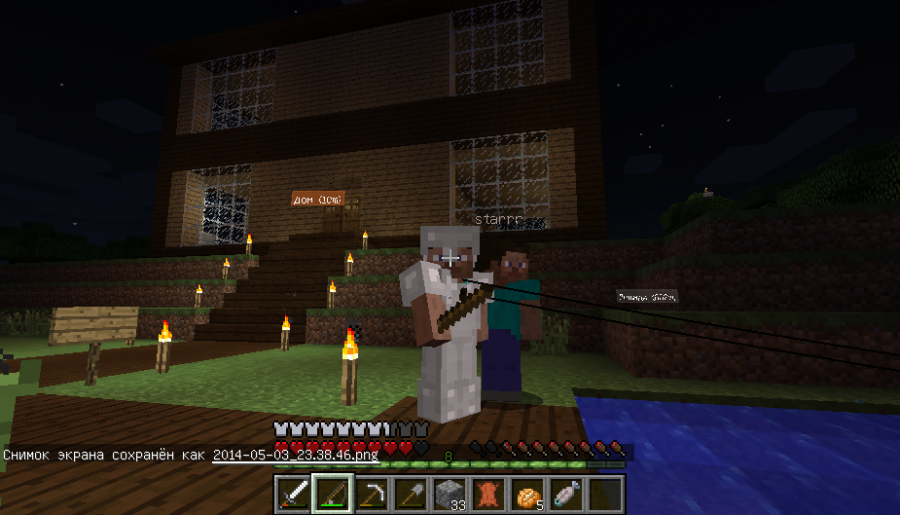Select the shovel in the hotbar
900x515 pixels.
[409, 494]
